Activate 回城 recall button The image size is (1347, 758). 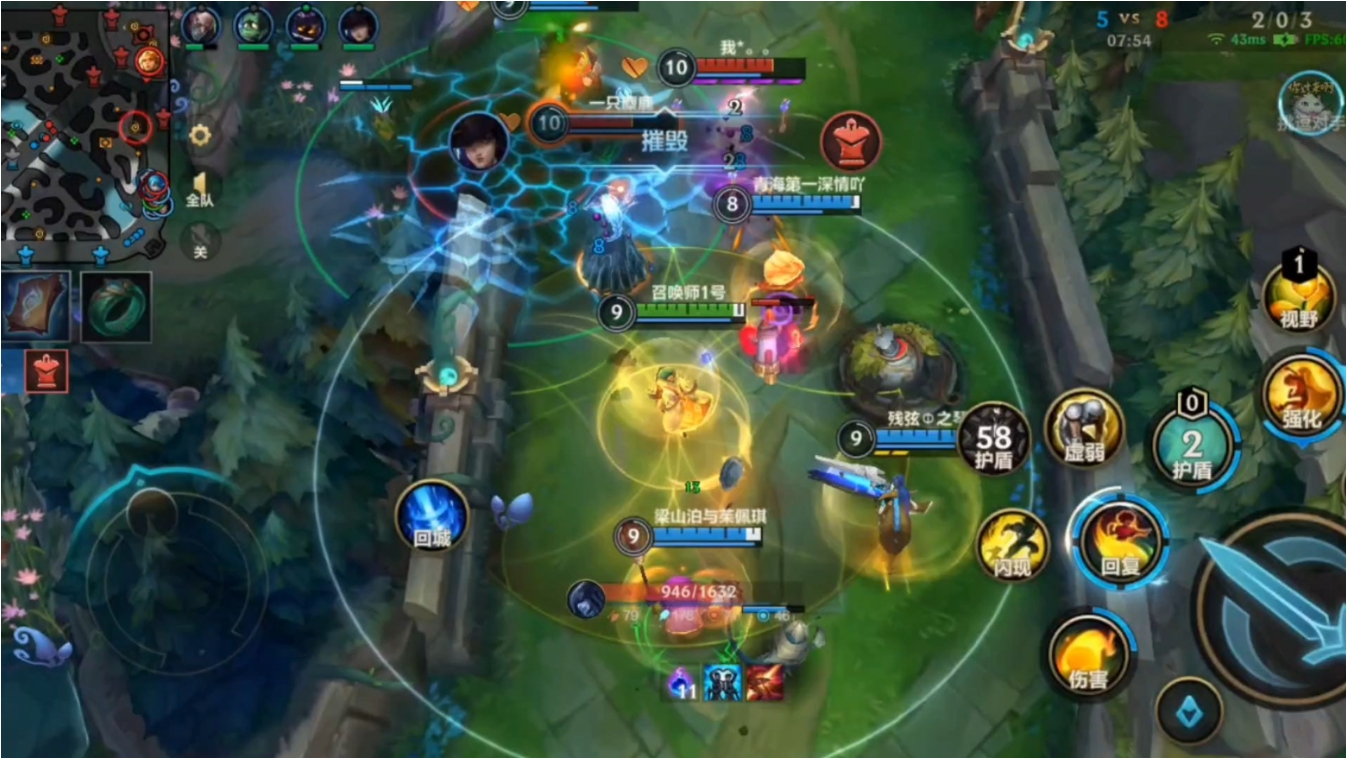point(432,516)
